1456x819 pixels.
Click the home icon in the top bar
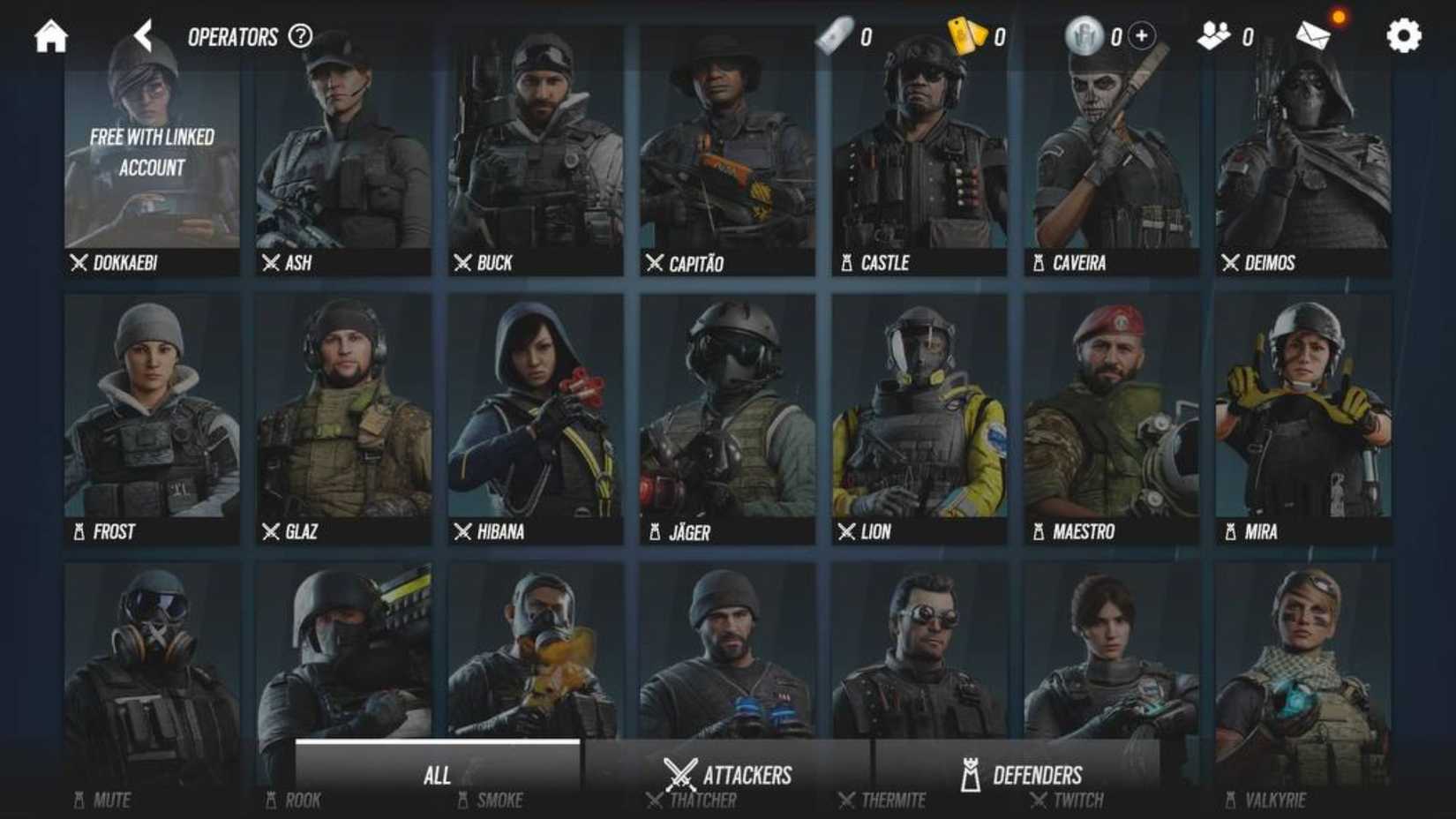pyautogui.click(x=50, y=36)
